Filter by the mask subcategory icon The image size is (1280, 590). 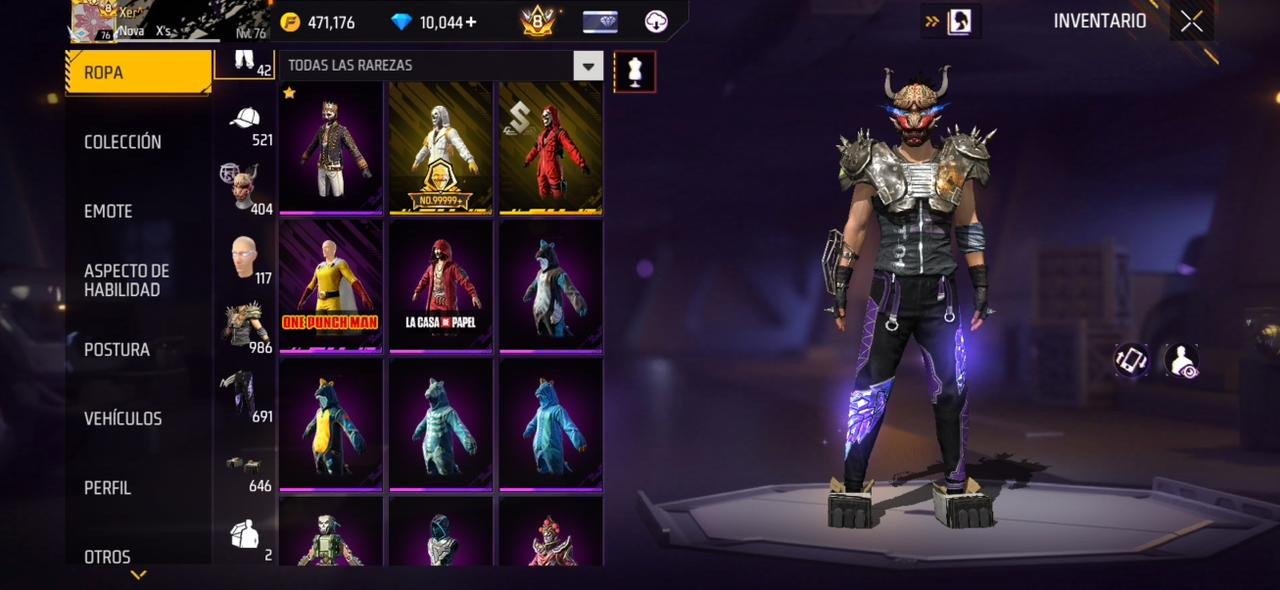tap(242, 188)
